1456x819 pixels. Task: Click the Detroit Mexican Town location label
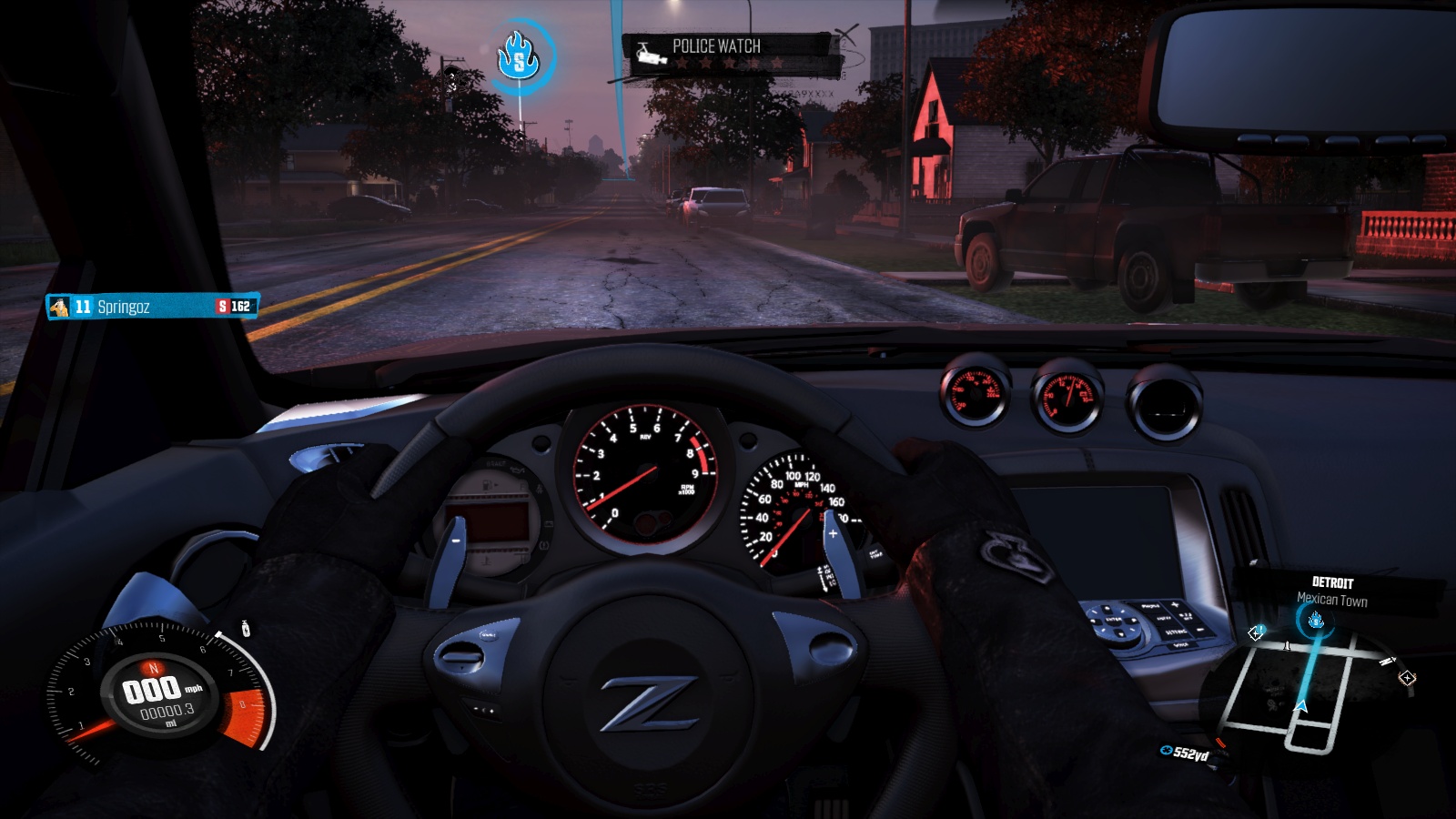click(1332, 591)
